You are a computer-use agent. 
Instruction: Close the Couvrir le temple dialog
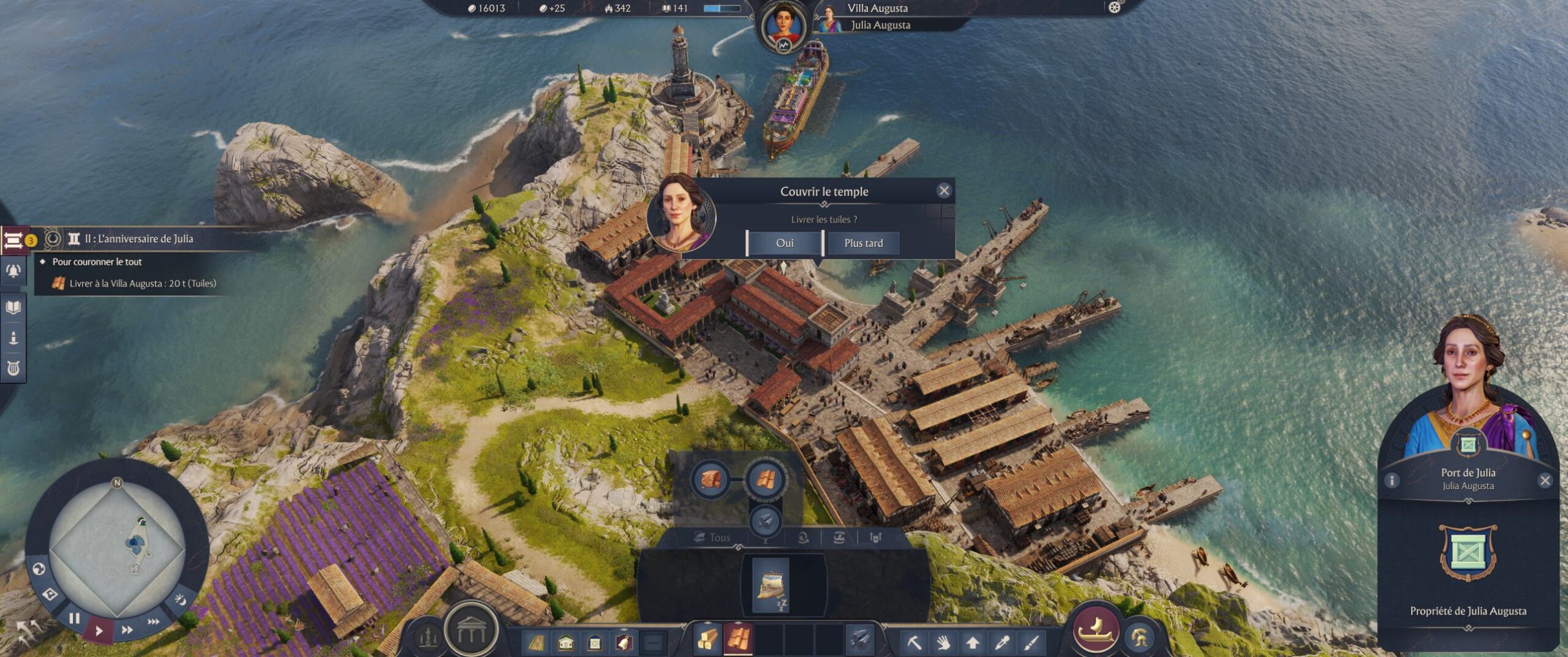tap(944, 191)
